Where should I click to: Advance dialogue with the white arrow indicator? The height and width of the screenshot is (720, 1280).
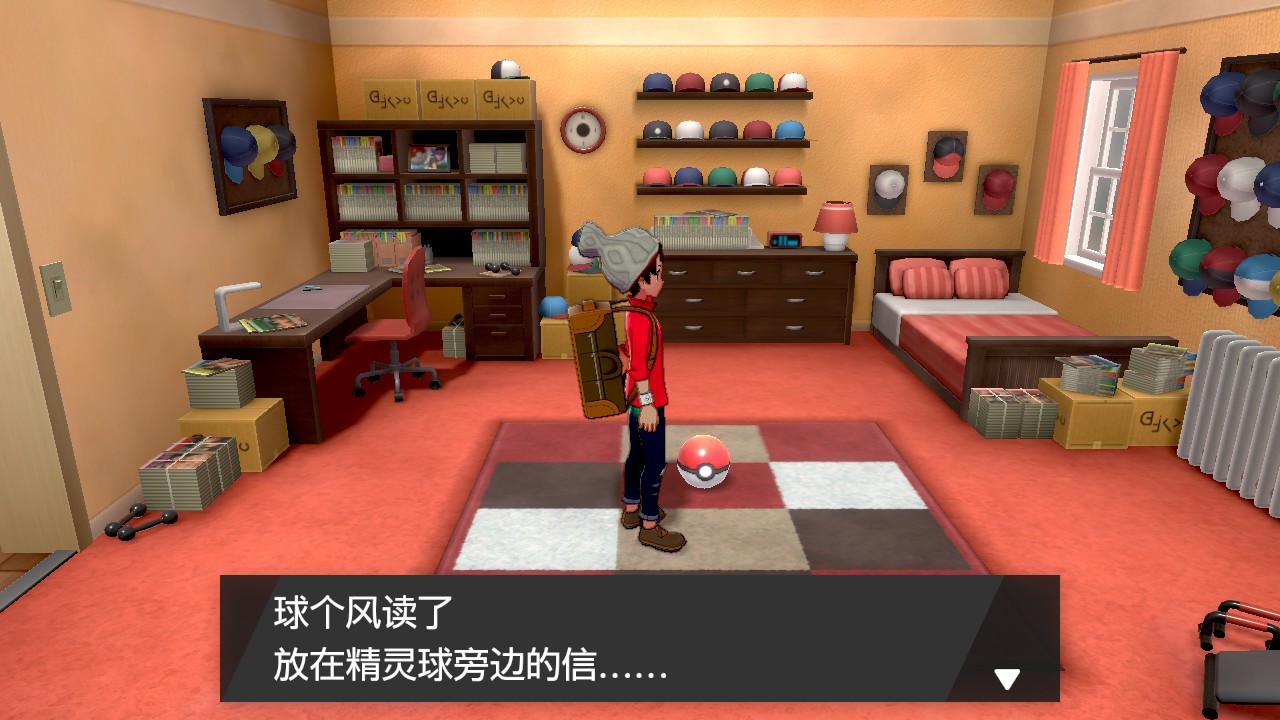click(x=1006, y=679)
